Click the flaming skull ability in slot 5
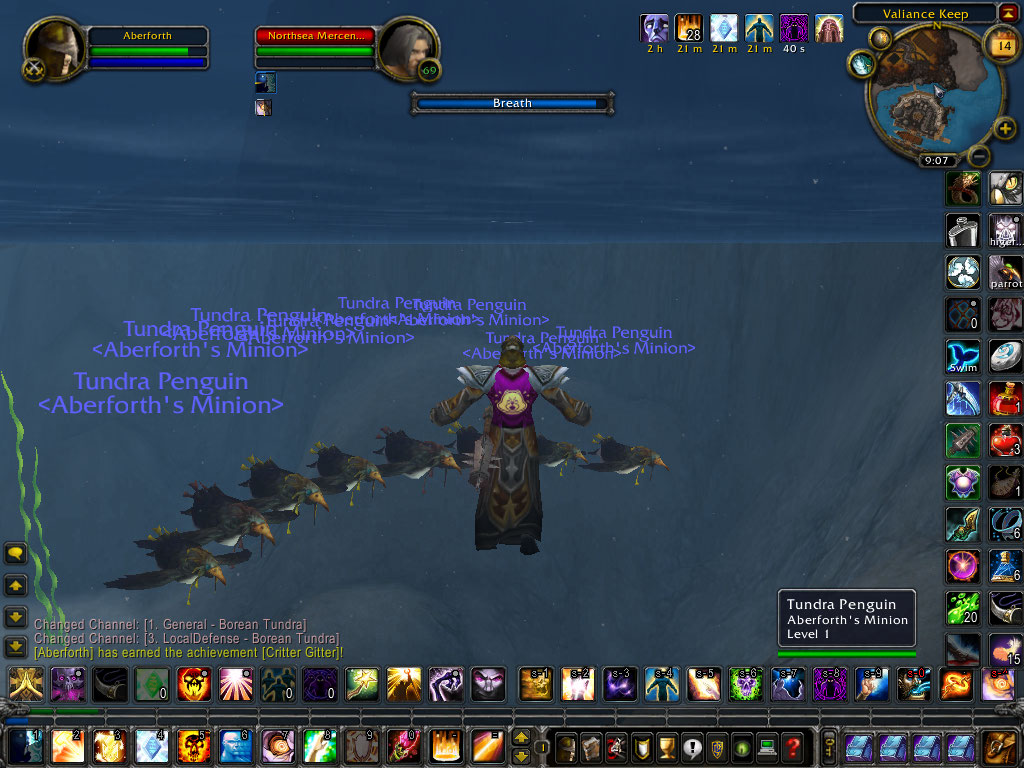The height and width of the screenshot is (768, 1024). pyautogui.click(x=192, y=746)
